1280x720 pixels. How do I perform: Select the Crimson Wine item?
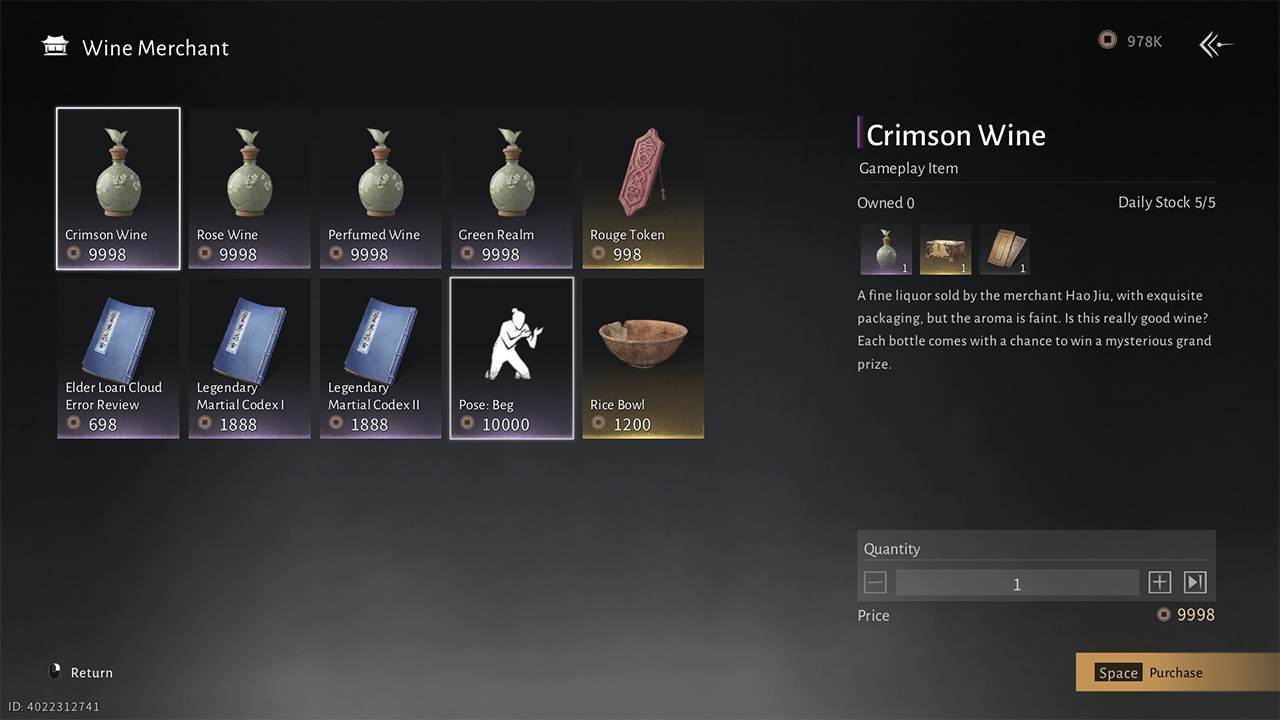(x=118, y=188)
